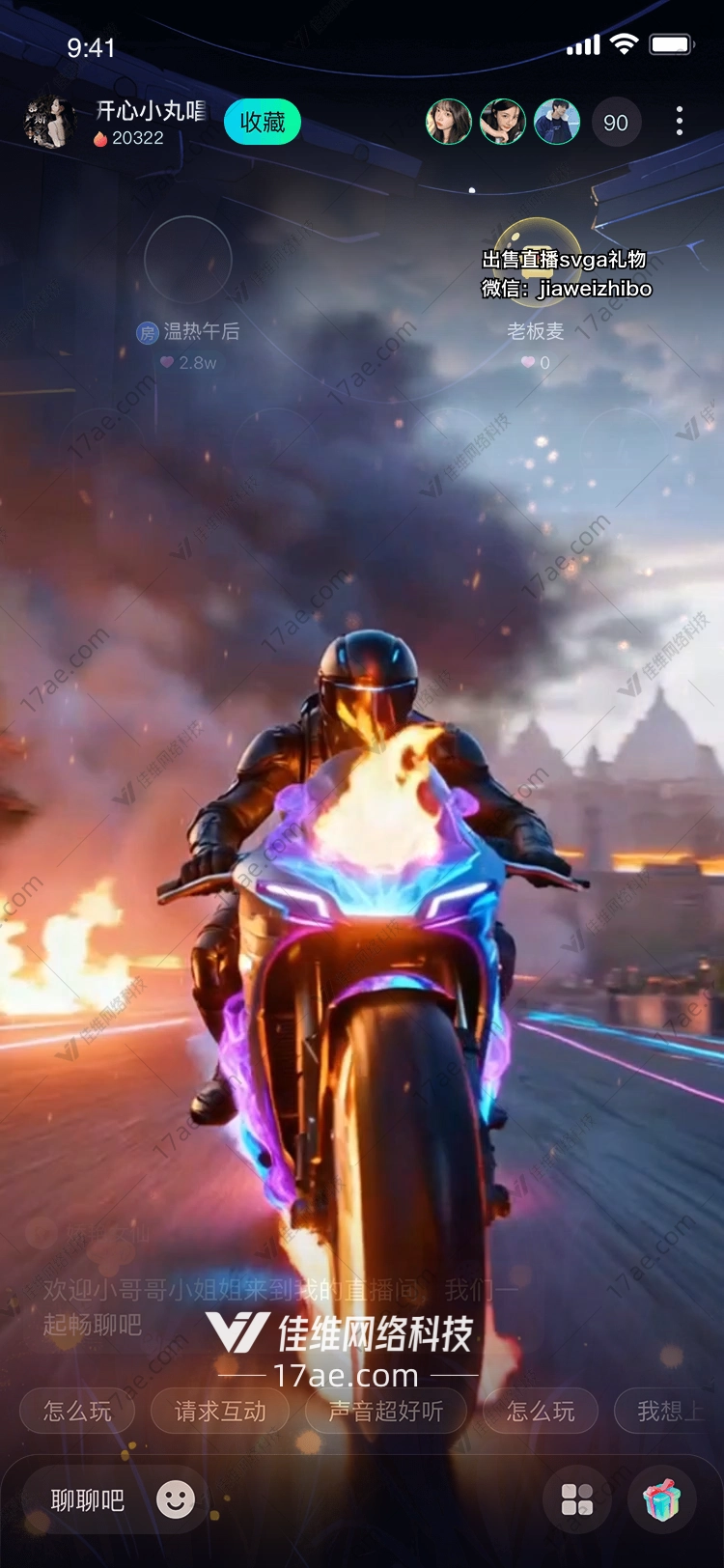
Task: Open the smiley emoji picker
Action: [x=176, y=1499]
